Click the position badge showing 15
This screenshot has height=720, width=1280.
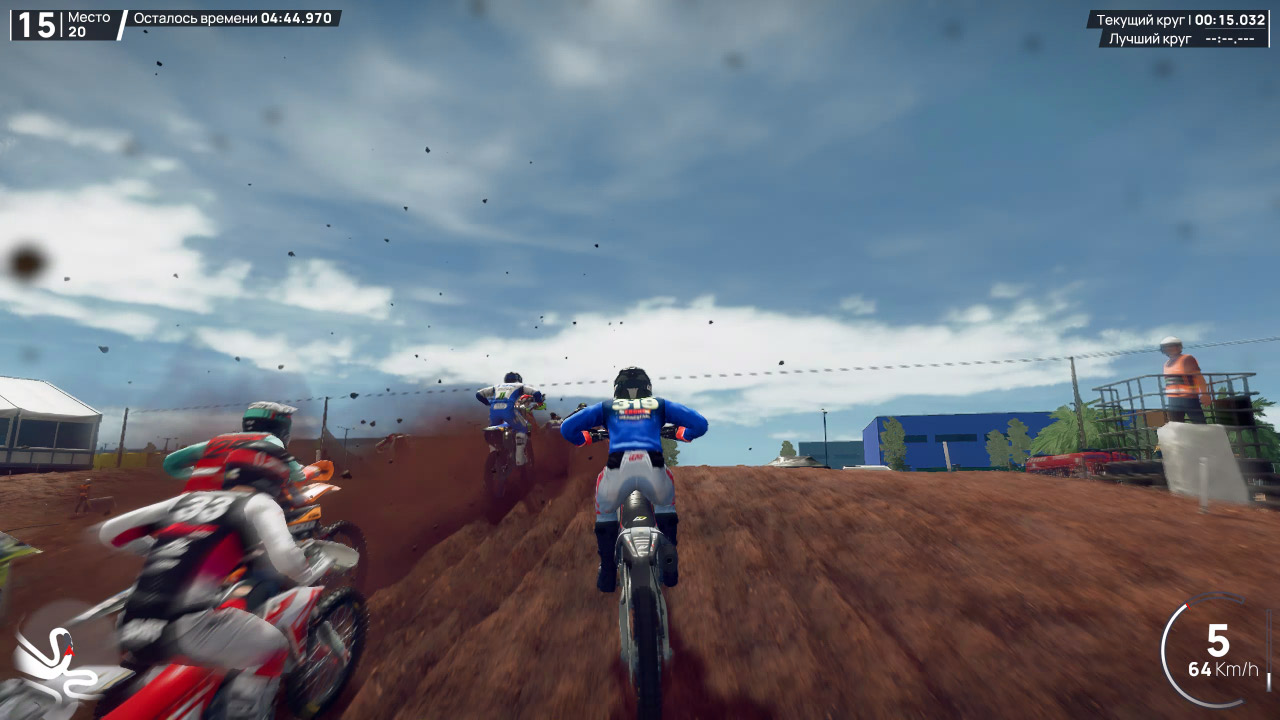point(36,21)
